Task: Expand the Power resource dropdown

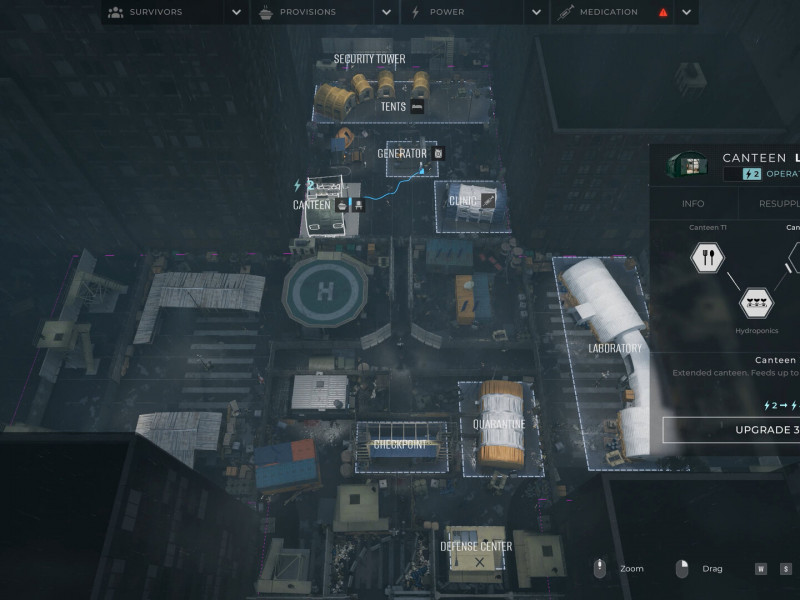Action: [536, 12]
